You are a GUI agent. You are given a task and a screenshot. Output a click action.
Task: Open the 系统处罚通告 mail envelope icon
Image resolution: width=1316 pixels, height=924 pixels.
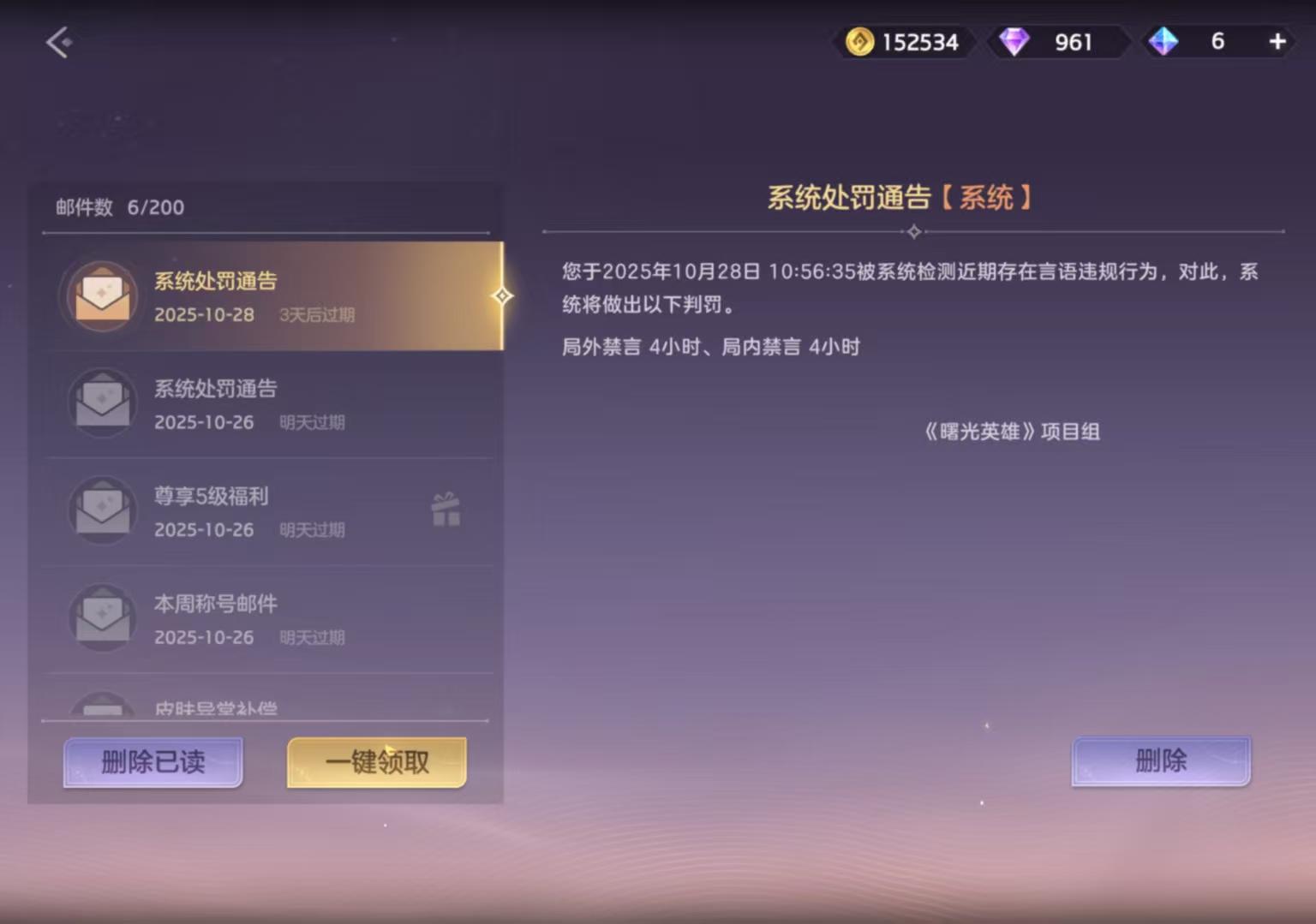coord(102,295)
